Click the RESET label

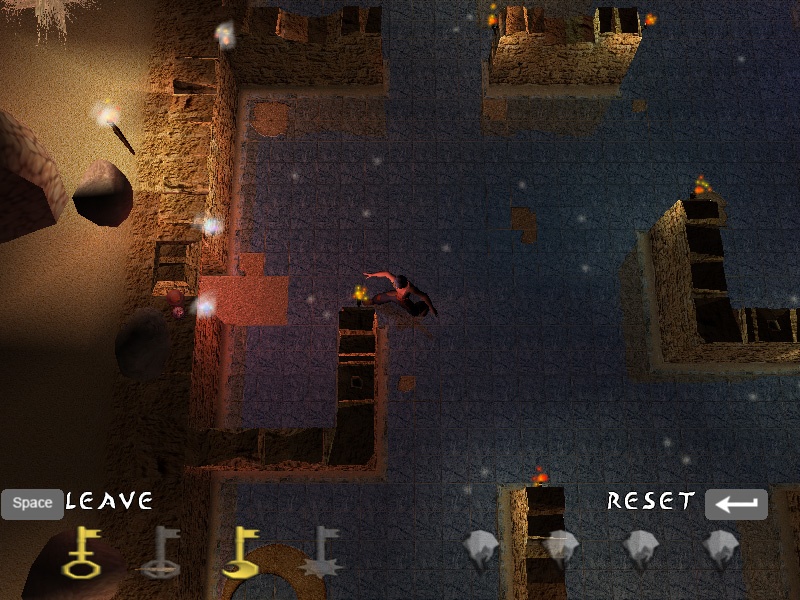pos(651,501)
